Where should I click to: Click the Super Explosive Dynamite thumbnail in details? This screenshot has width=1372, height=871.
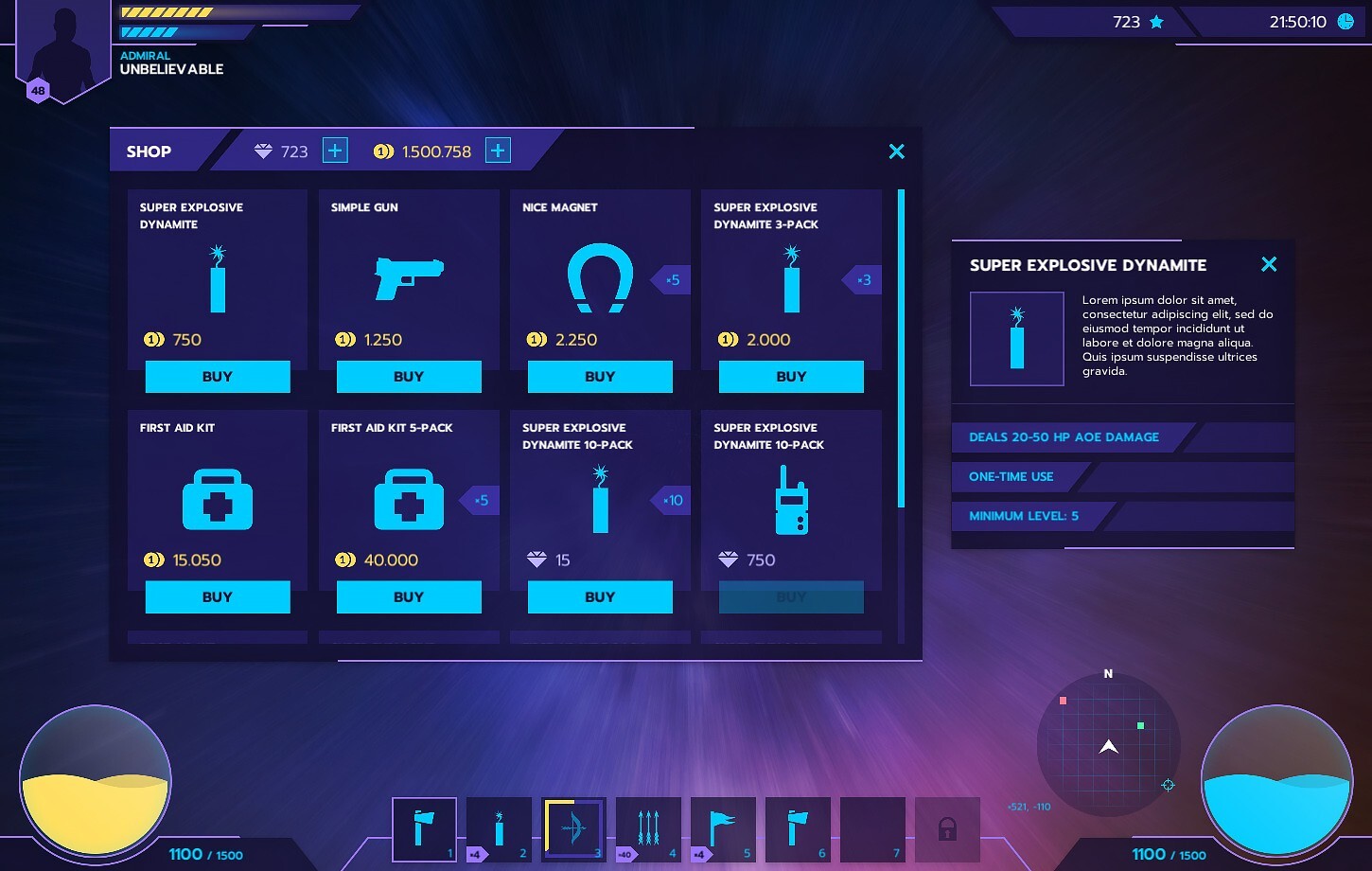(x=1016, y=338)
